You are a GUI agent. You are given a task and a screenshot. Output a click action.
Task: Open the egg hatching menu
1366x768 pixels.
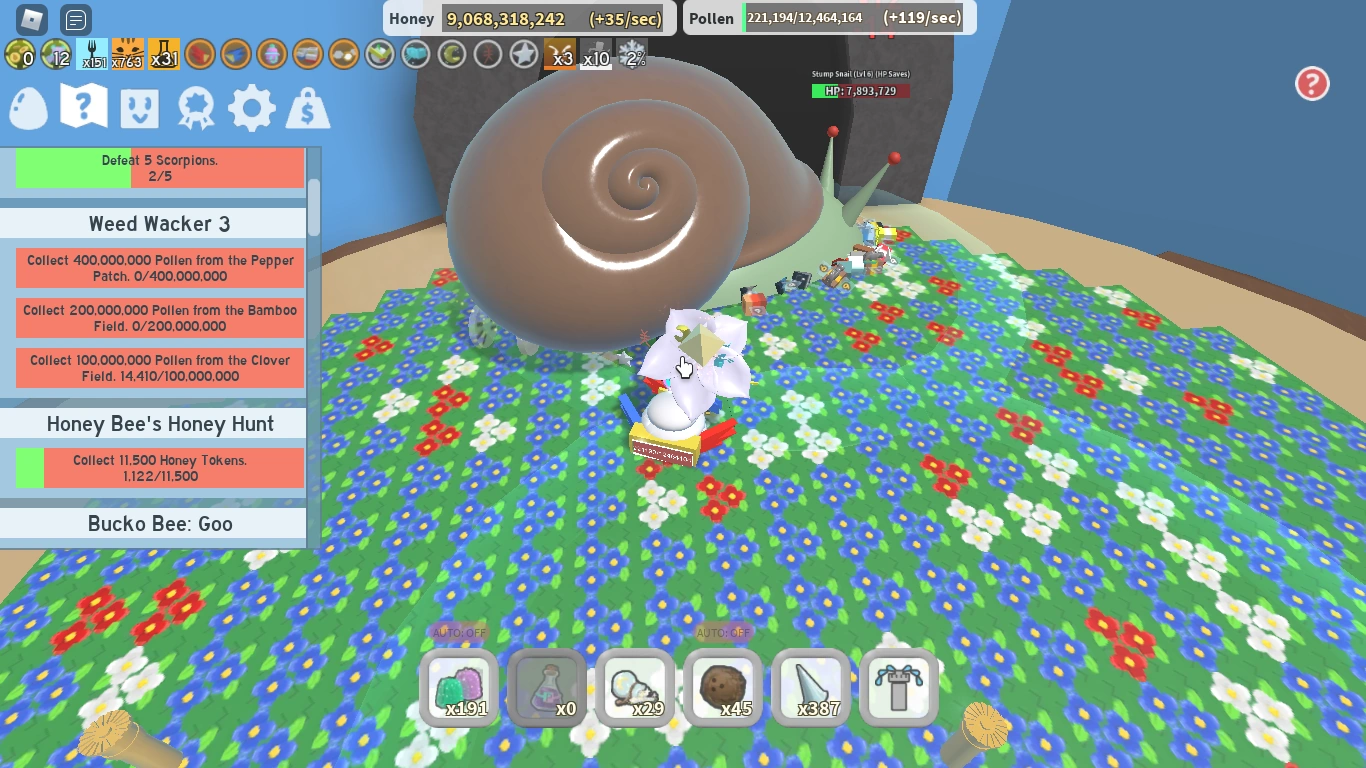[x=28, y=108]
